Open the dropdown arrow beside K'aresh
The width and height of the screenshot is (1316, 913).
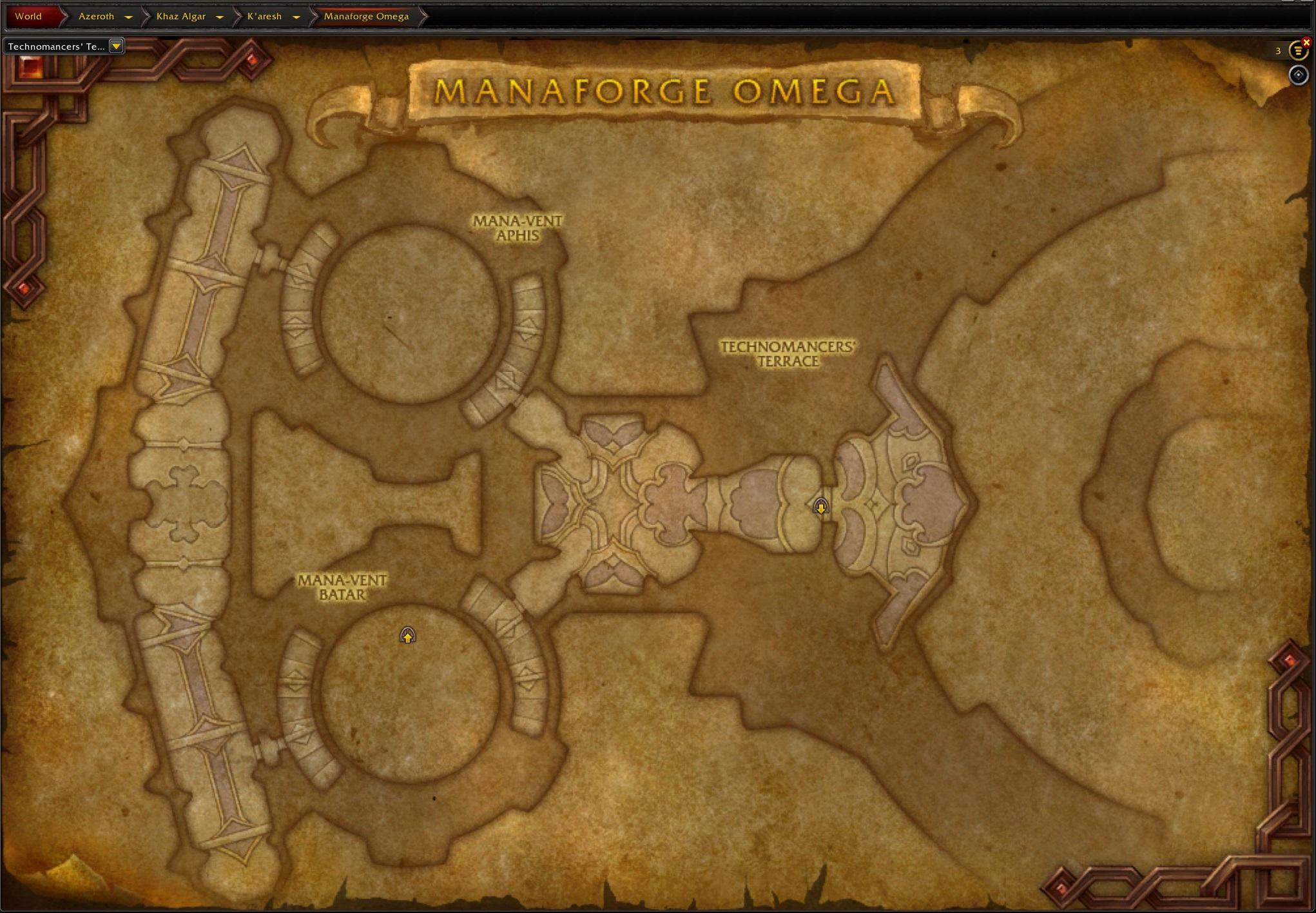pyautogui.click(x=296, y=17)
